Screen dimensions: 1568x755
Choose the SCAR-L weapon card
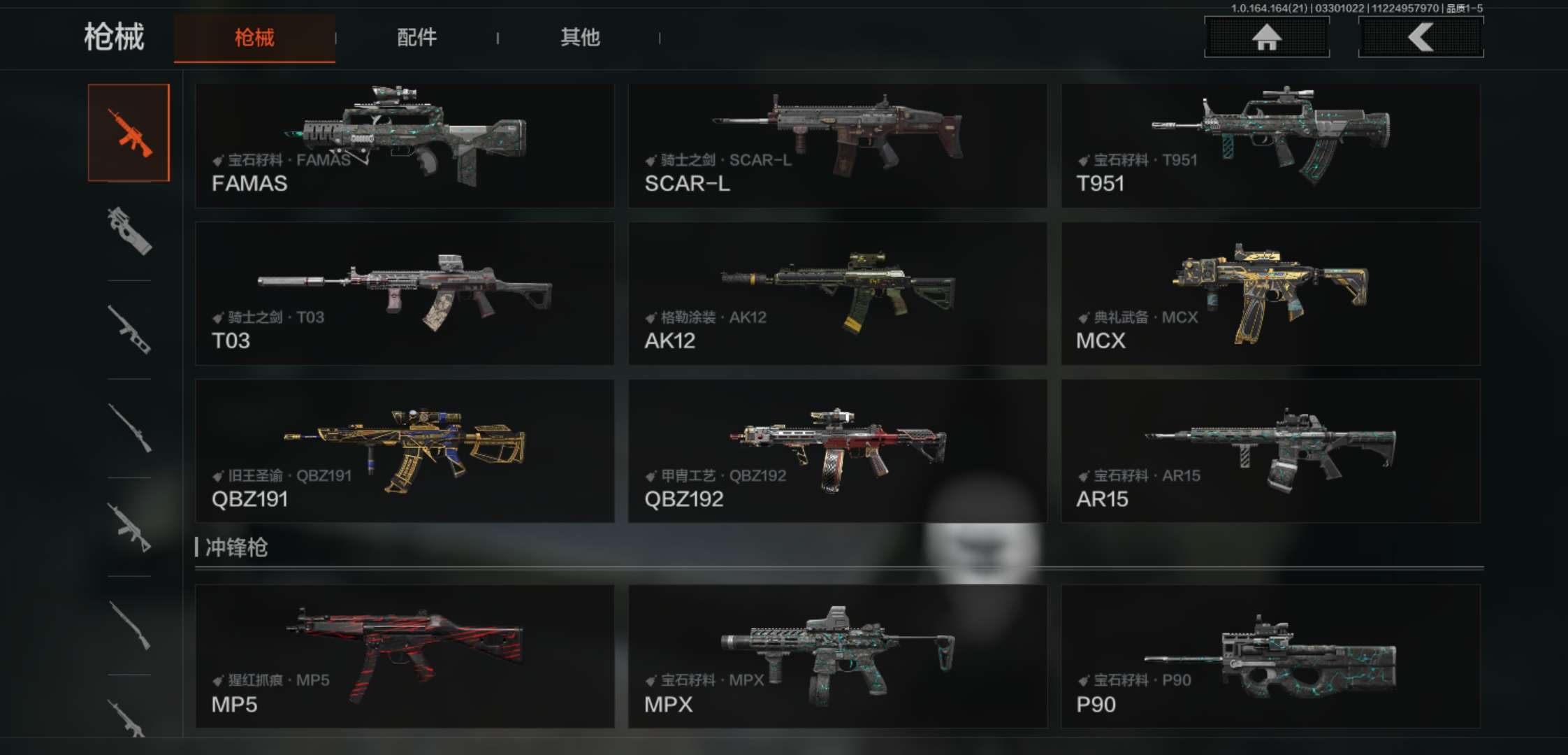pyautogui.click(x=837, y=145)
